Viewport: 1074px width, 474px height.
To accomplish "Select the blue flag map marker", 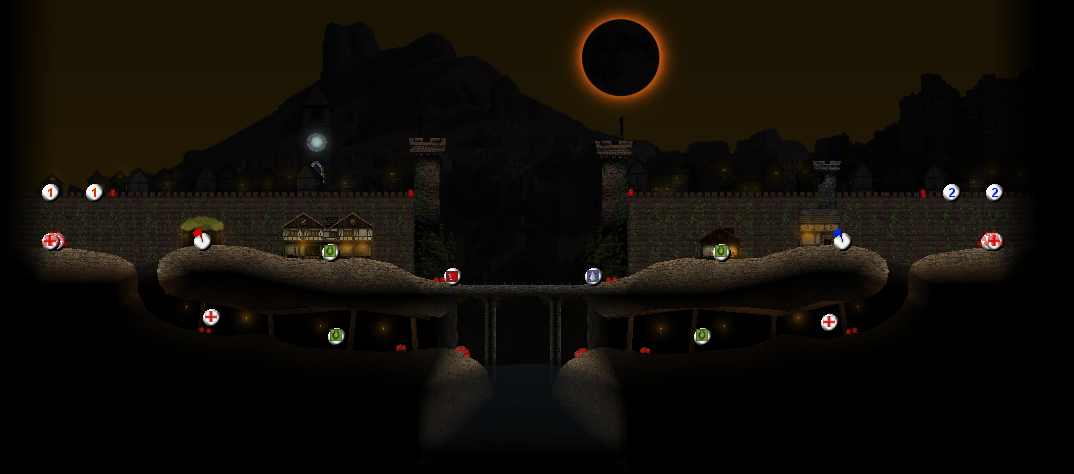I will click(x=842, y=240).
